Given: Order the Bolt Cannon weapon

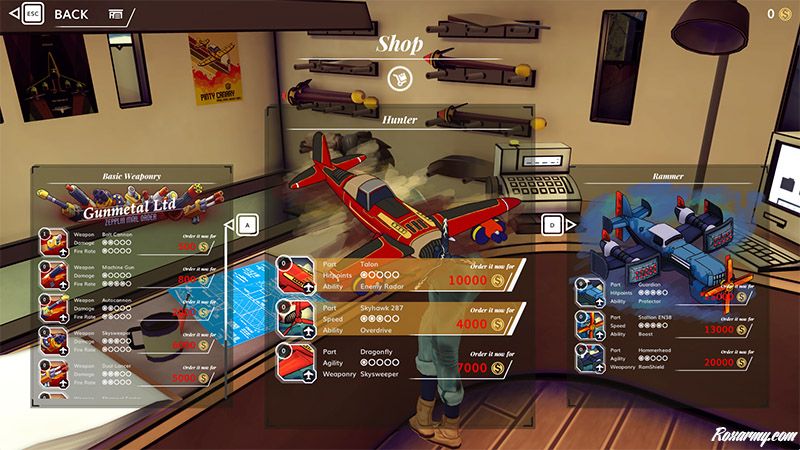Looking at the screenshot, I should (x=130, y=242).
